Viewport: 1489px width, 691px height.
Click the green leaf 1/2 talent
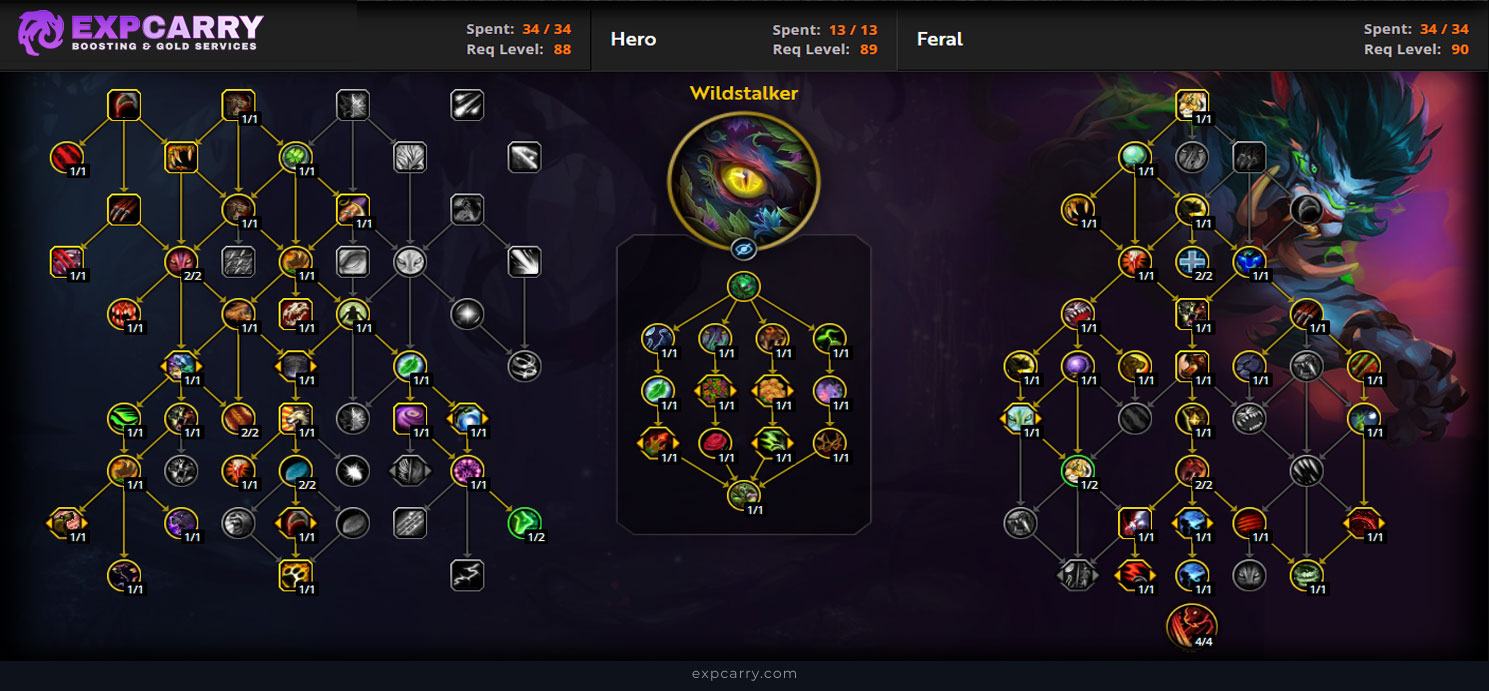pyautogui.click(x=524, y=522)
